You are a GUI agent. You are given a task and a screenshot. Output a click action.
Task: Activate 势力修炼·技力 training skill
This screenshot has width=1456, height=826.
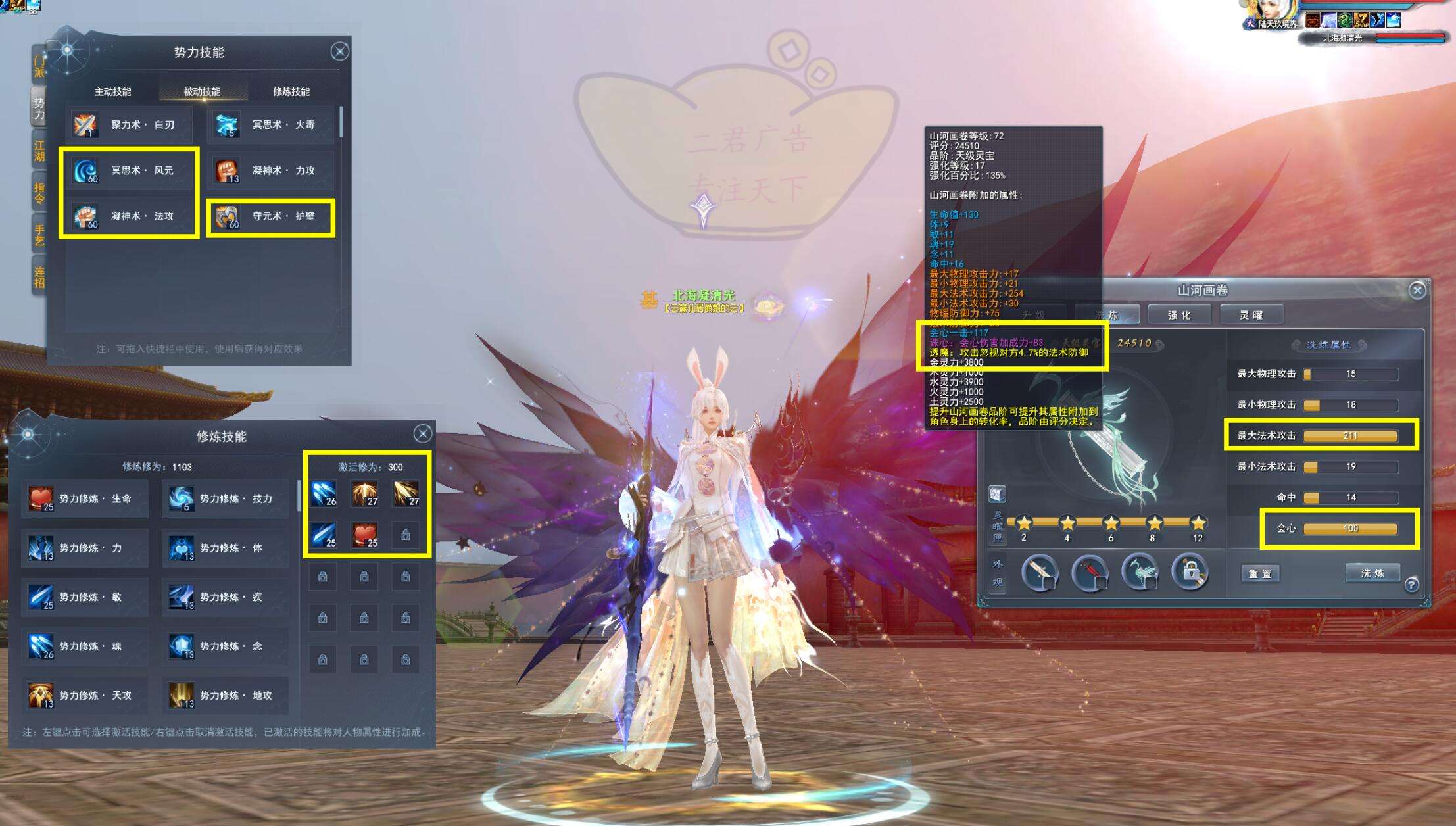click(225, 498)
